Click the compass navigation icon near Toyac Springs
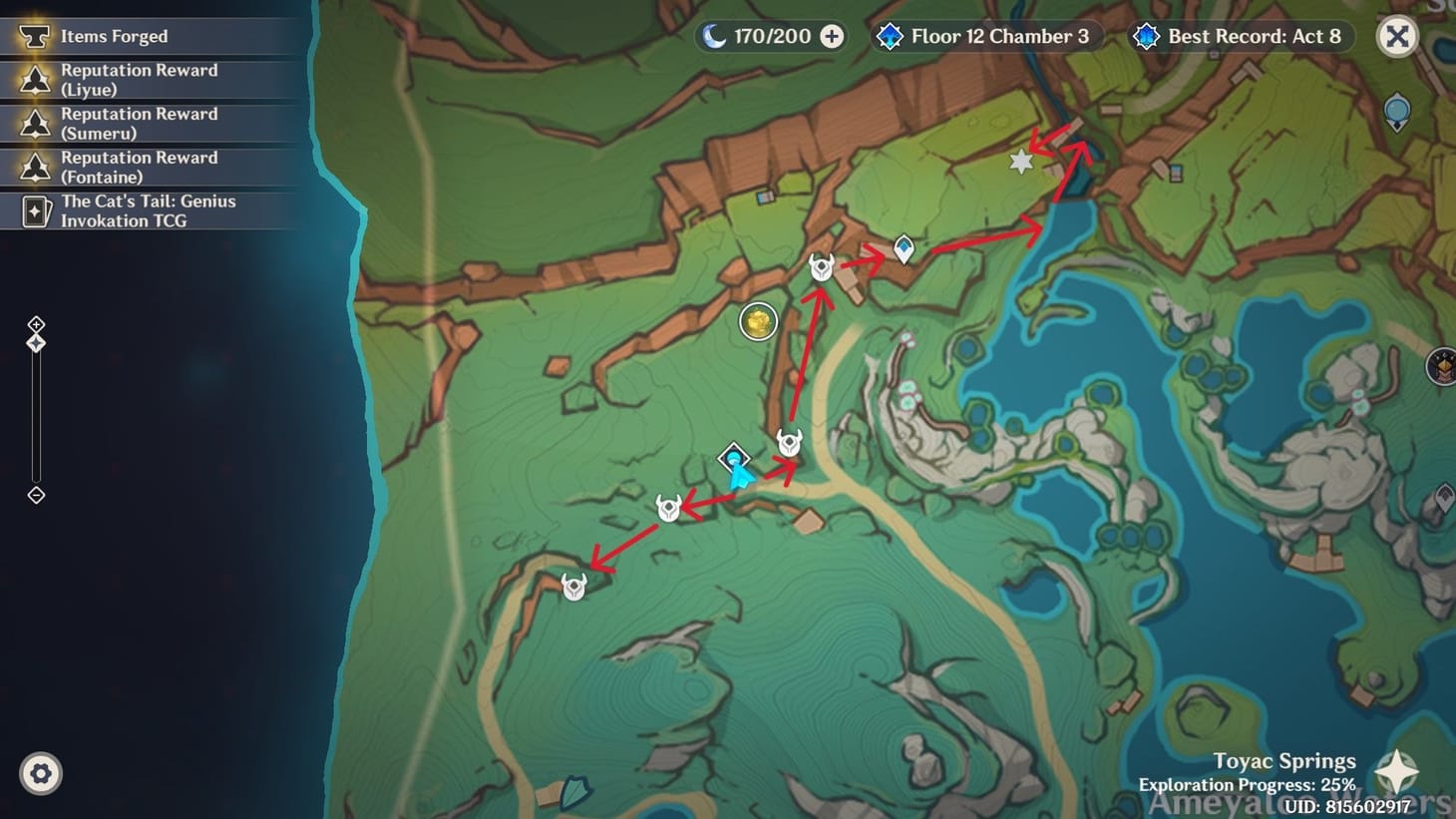 1396,770
